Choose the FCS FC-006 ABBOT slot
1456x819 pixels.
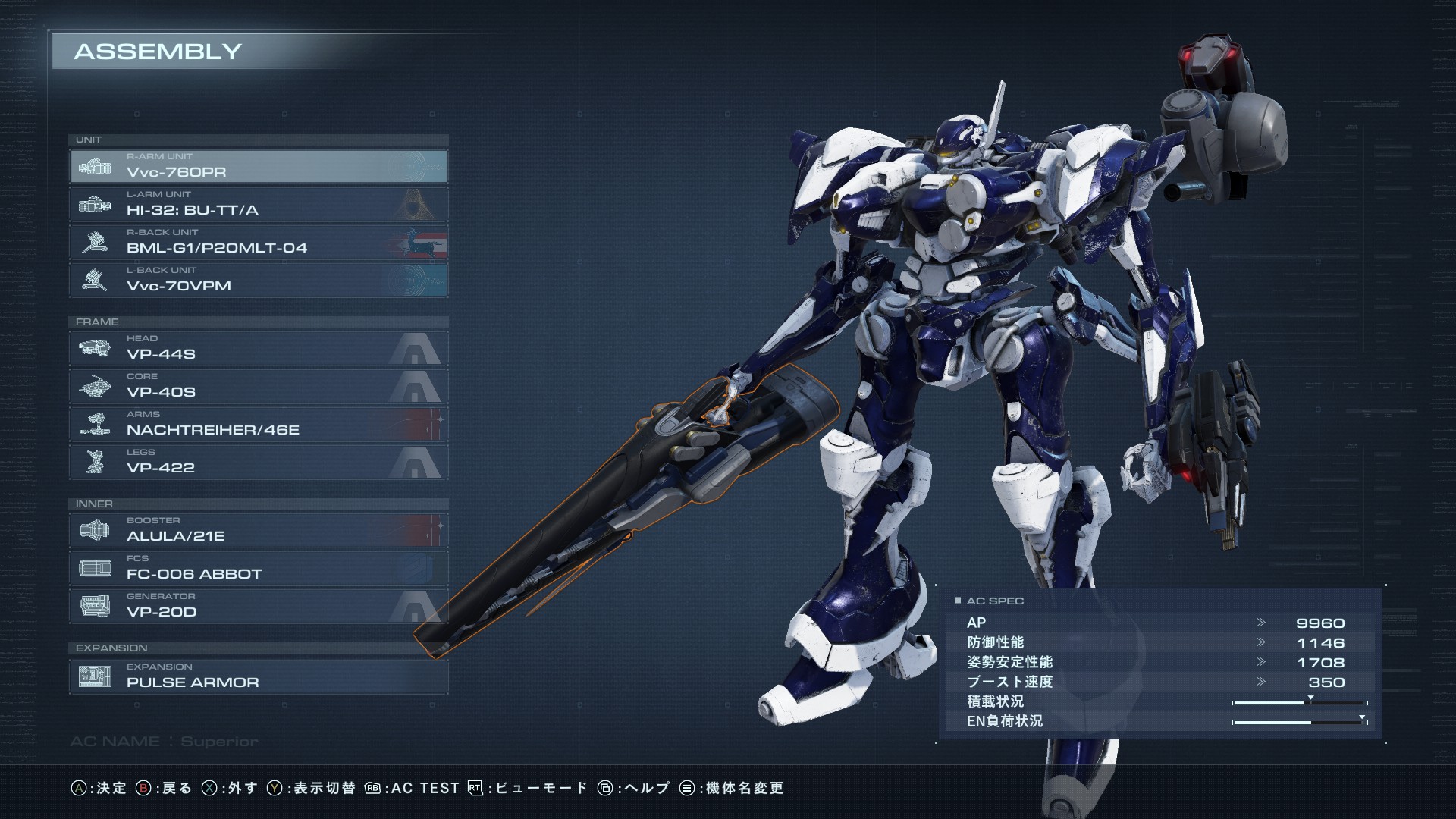(259, 568)
